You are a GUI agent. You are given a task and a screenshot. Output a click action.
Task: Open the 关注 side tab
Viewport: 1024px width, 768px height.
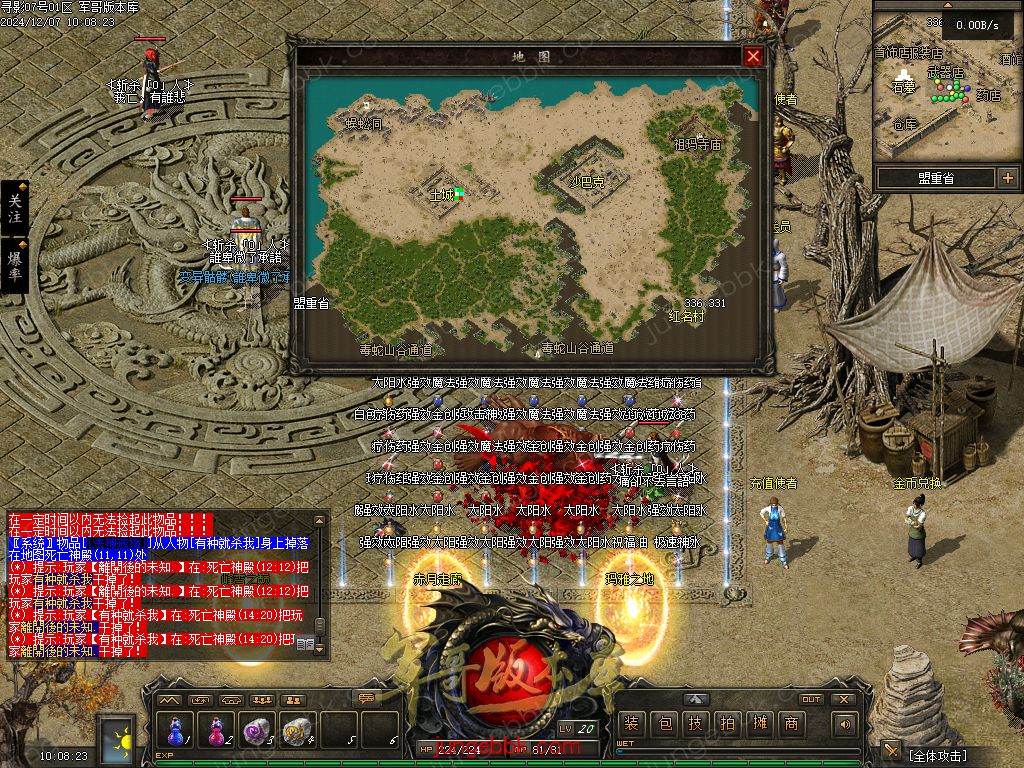point(15,209)
